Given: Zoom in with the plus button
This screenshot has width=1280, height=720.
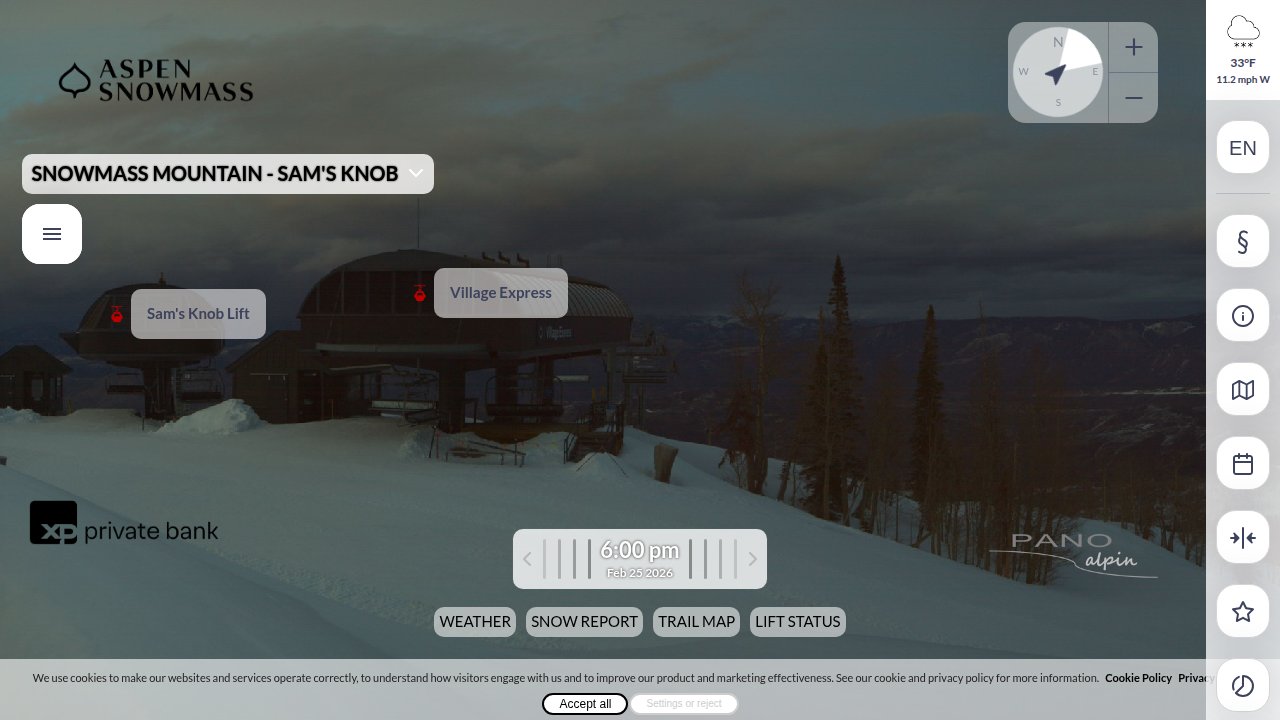Looking at the screenshot, I should [x=1133, y=47].
